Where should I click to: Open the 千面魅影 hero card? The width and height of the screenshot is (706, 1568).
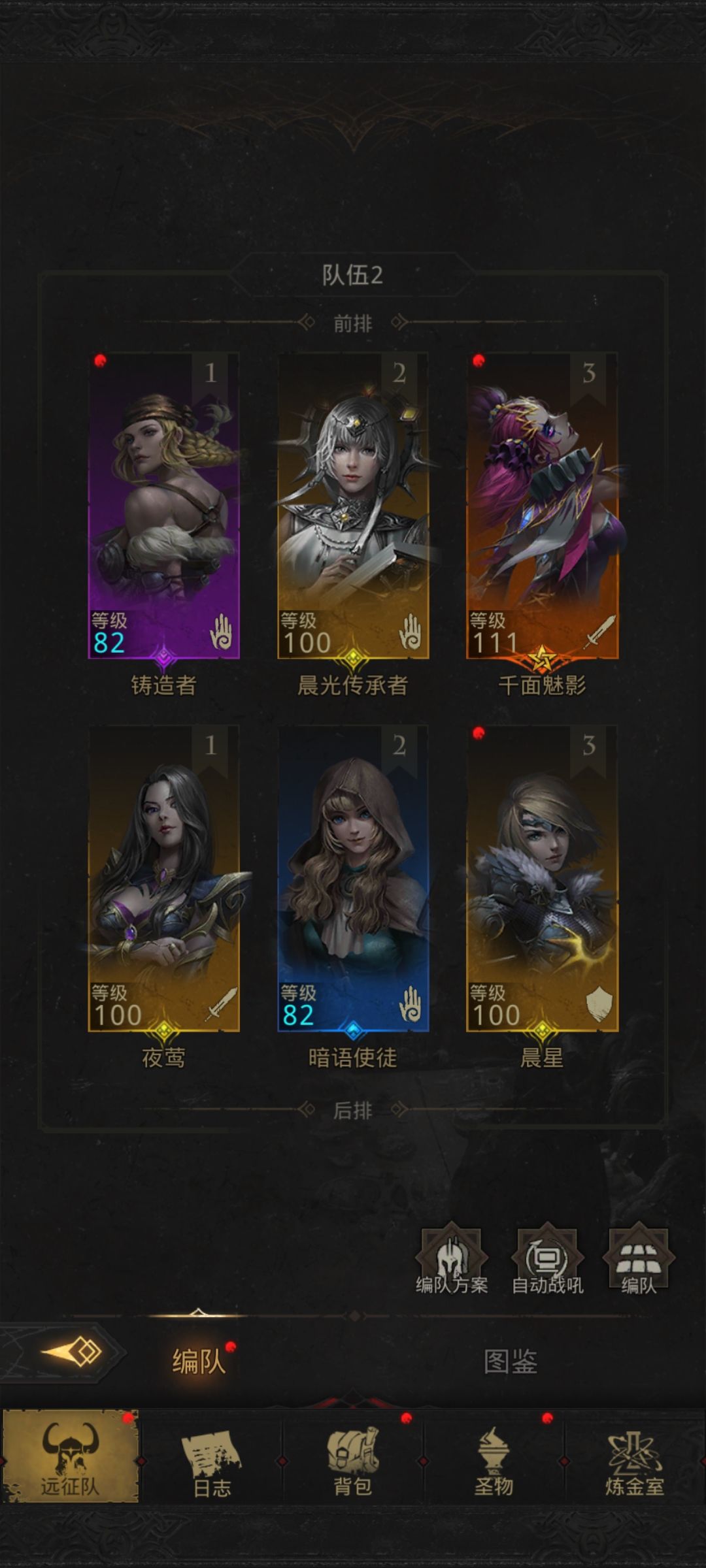pyautogui.click(x=542, y=506)
